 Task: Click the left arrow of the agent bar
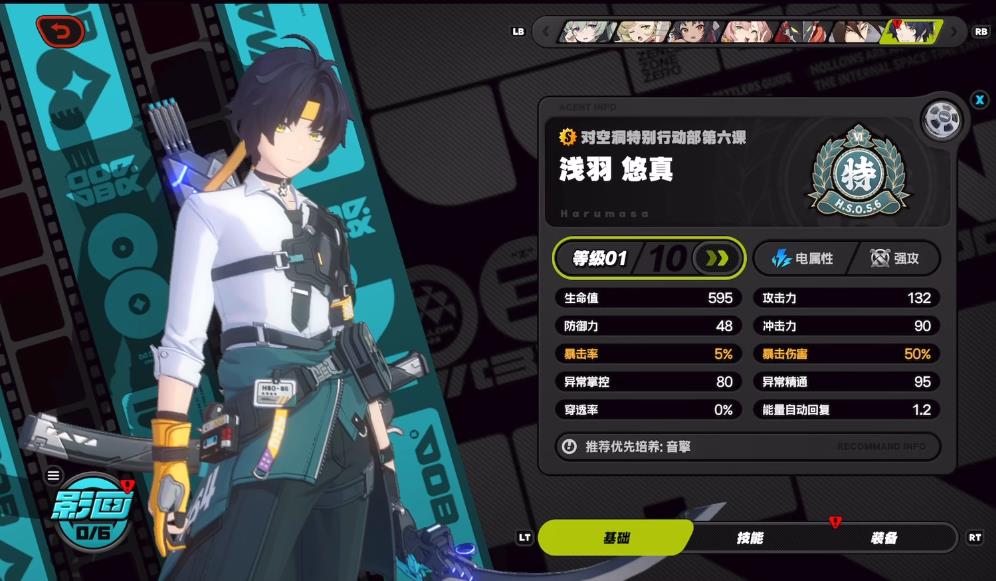click(545, 32)
